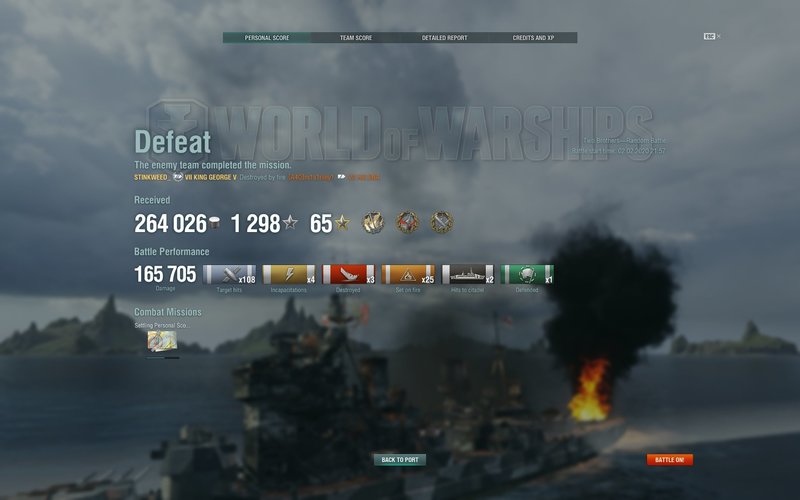Start another match with Battle On!
Screen dimensions: 800x500
click(x=669, y=460)
